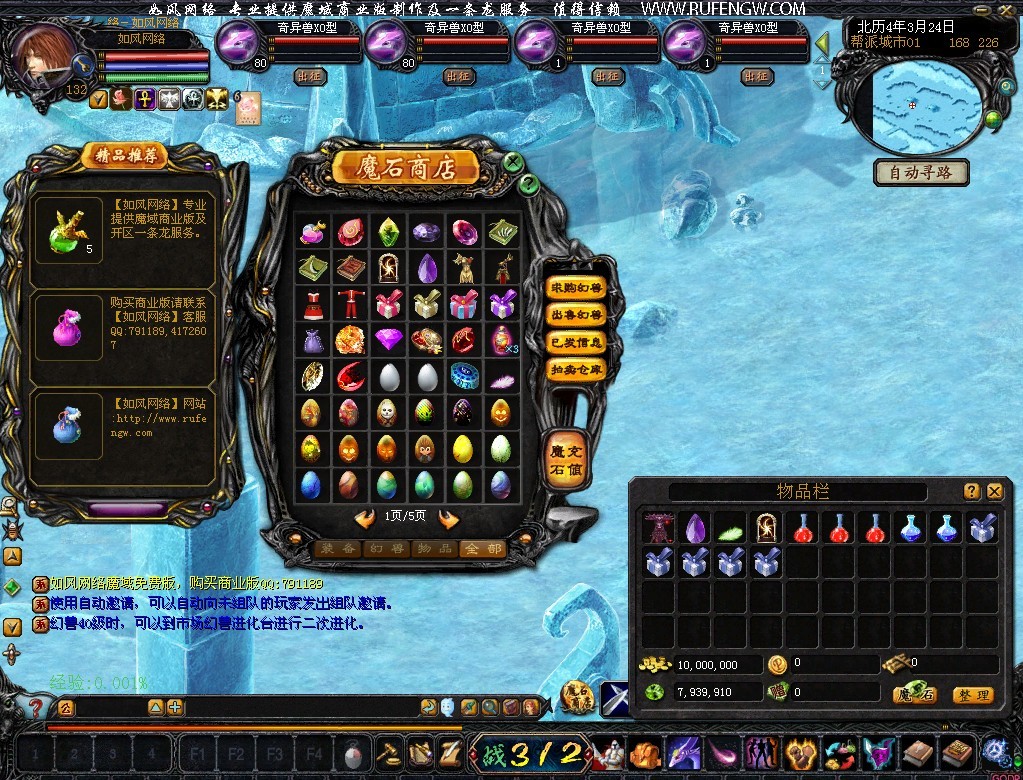The image size is (1023, 780).
Task: Switch to the 物品 shop tab
Action: 434,549
